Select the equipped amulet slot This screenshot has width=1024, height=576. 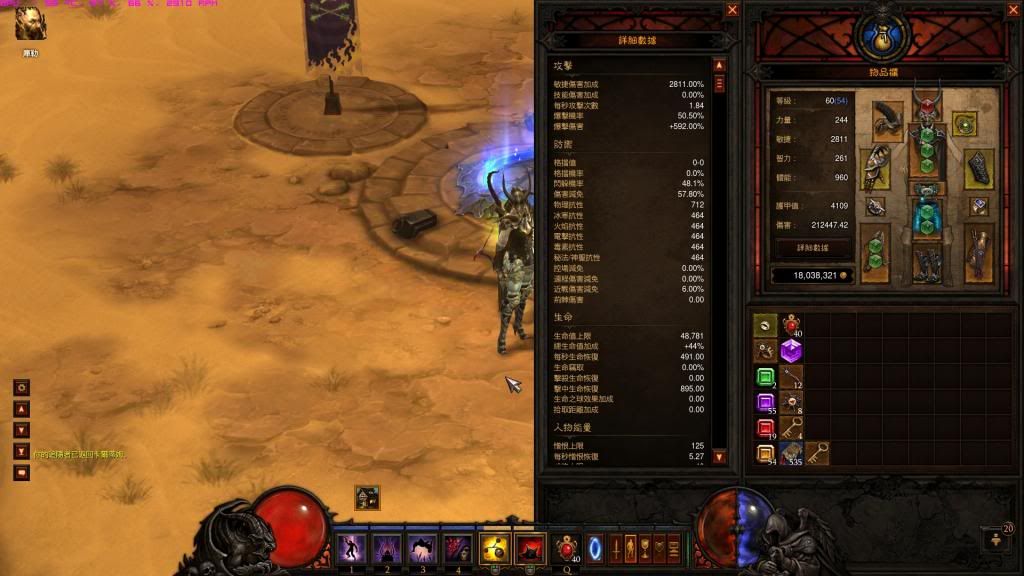(965, 123)
